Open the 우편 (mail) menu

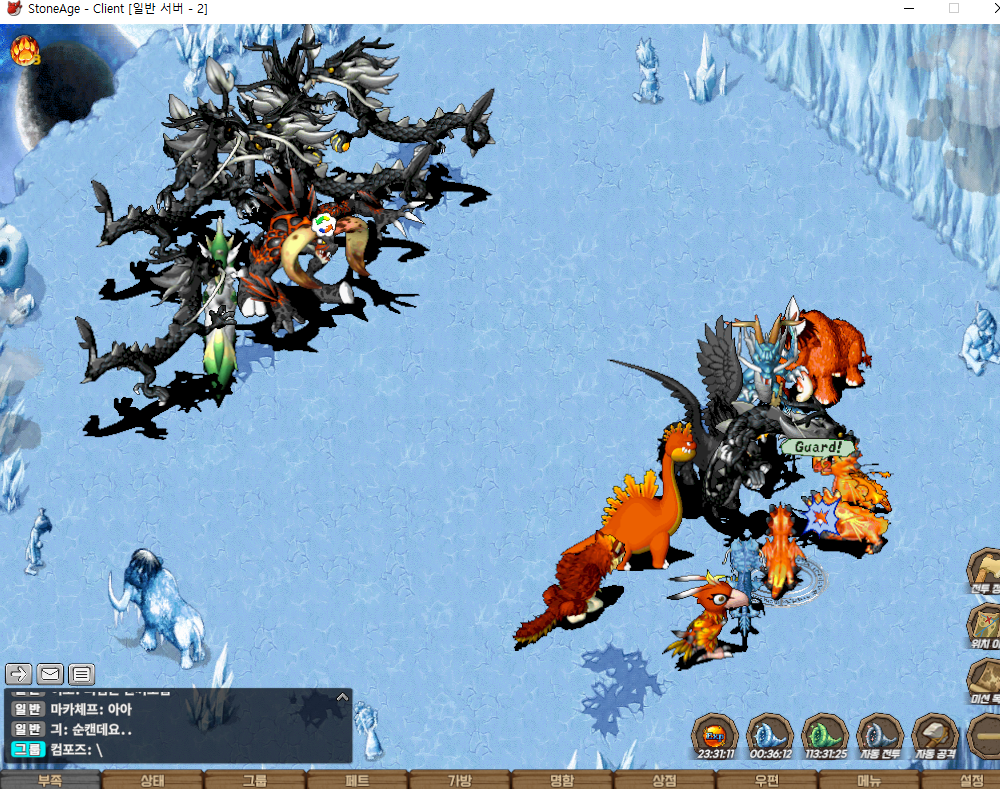tap(767, 780)
